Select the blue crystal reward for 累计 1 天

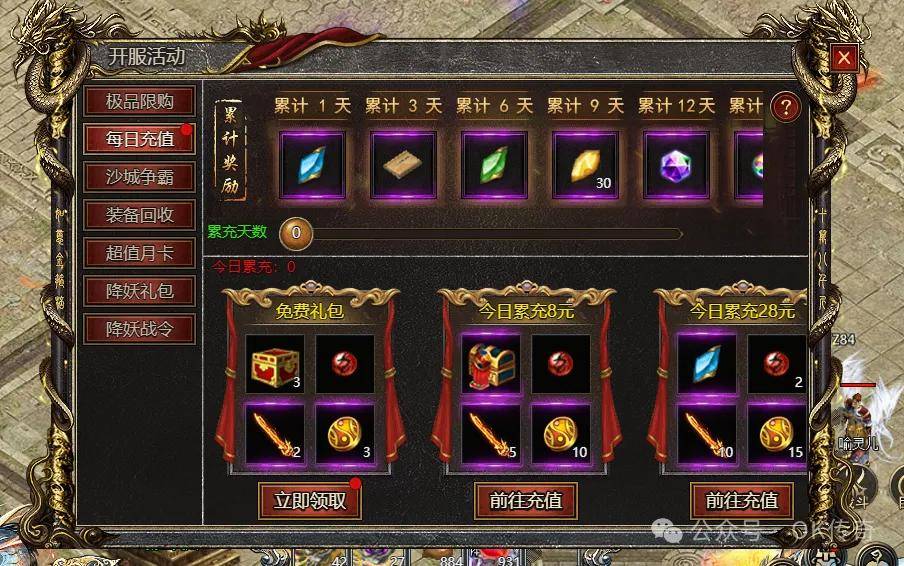[312, 165]
